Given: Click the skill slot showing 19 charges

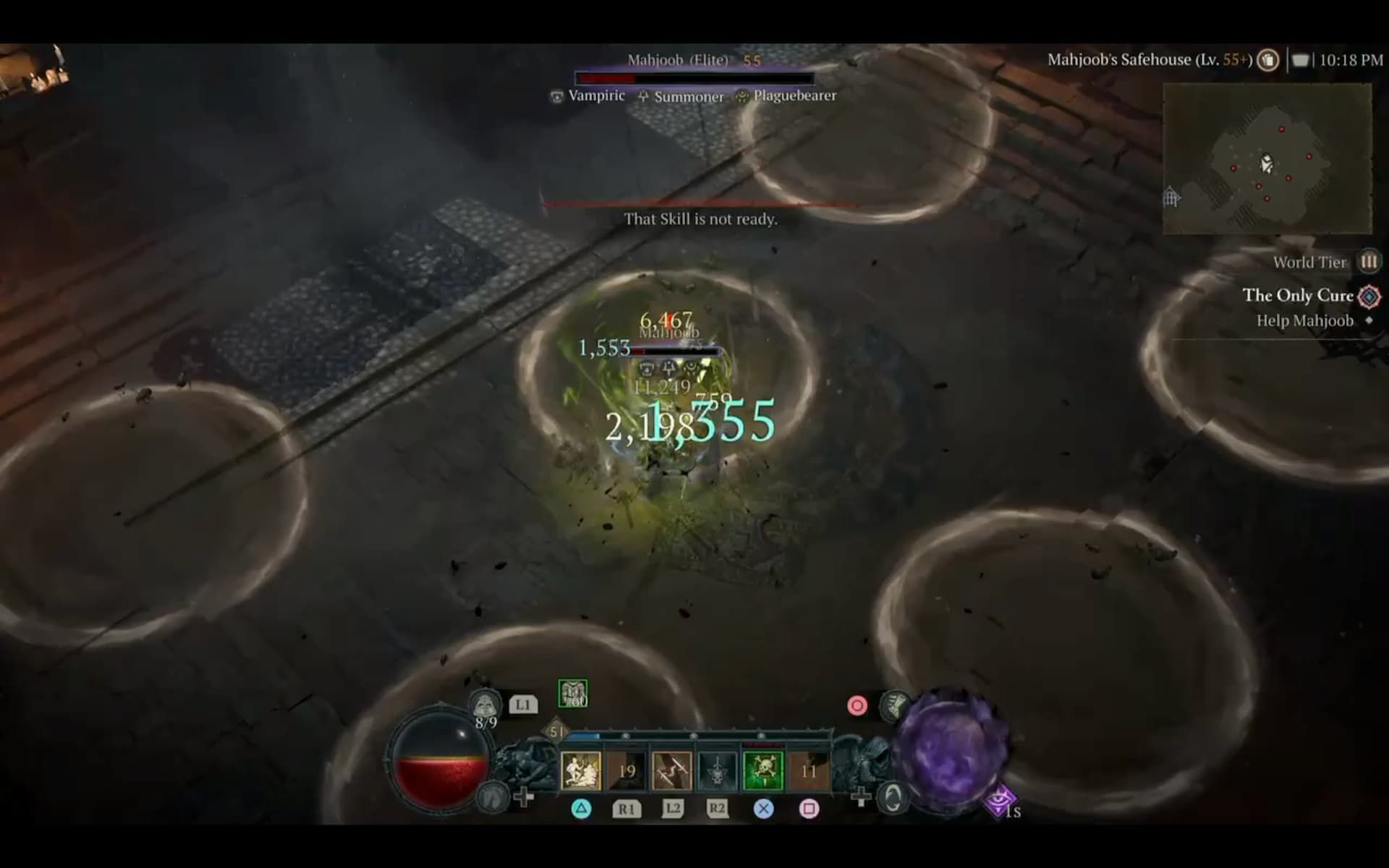Looking at the screenshot, I should 626,769.
